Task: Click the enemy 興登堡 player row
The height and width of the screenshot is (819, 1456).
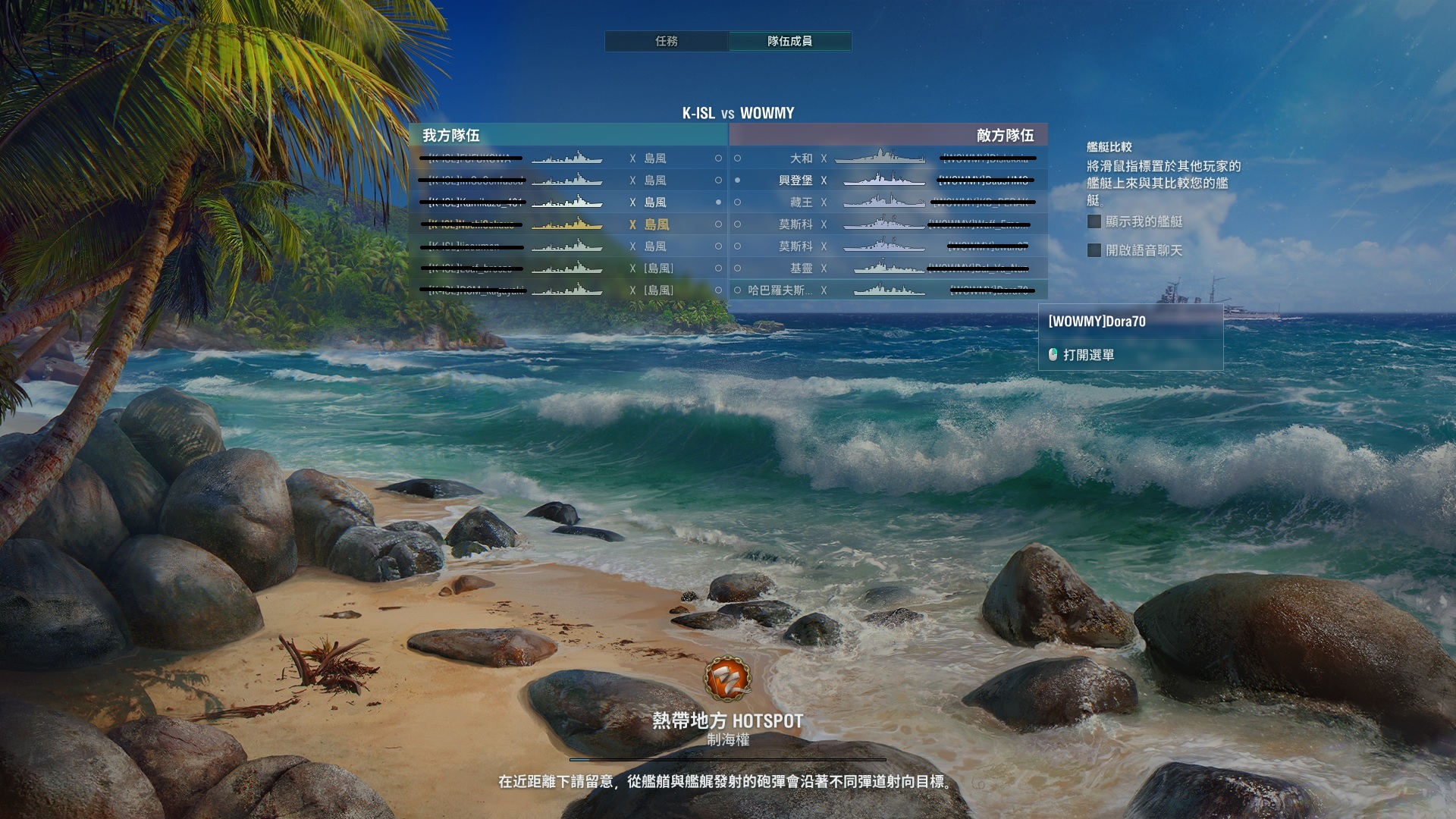Action: (x=887, y=180)
